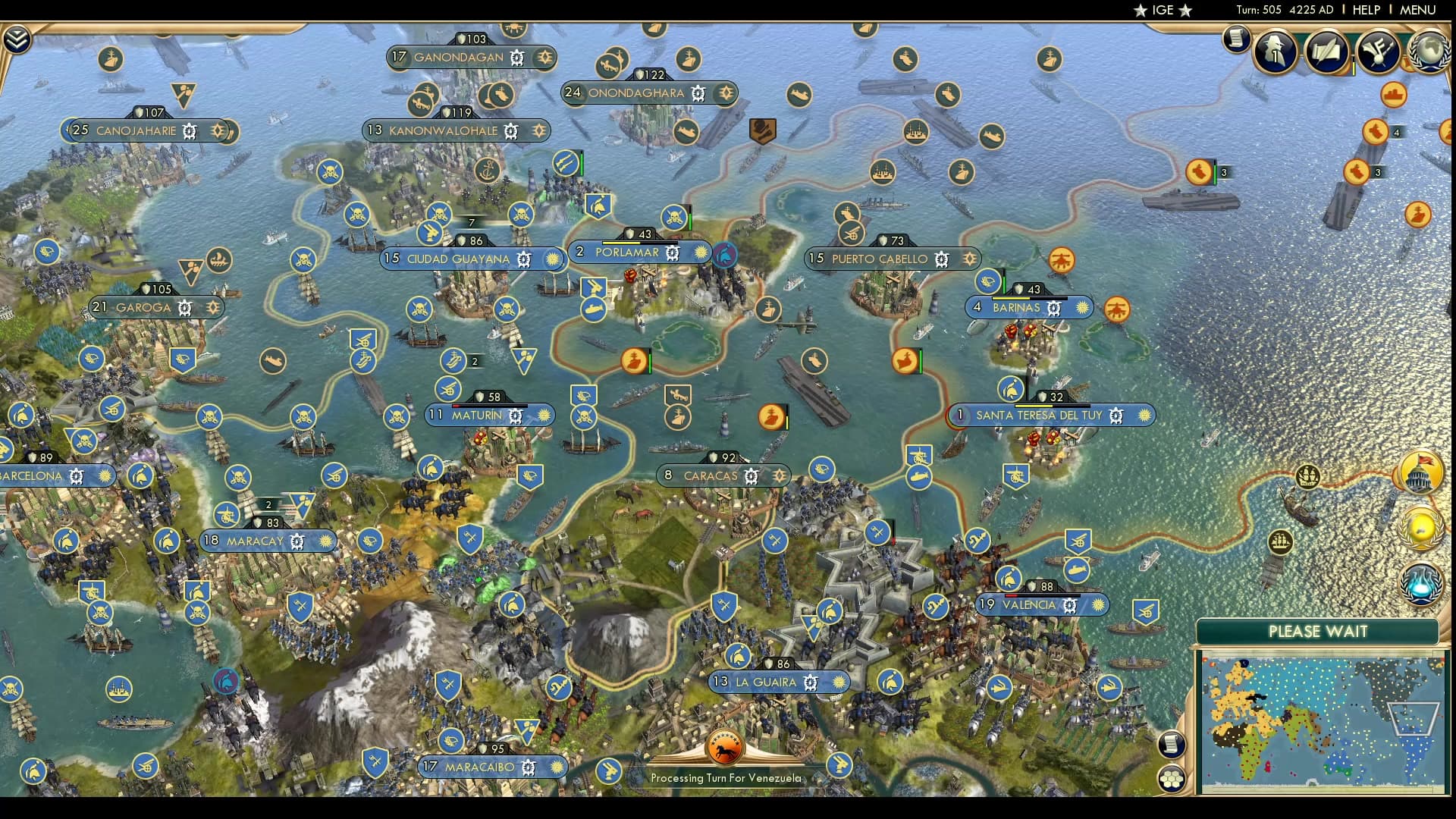
Task: Open the HELP menu
Action: coord(1365,10)
